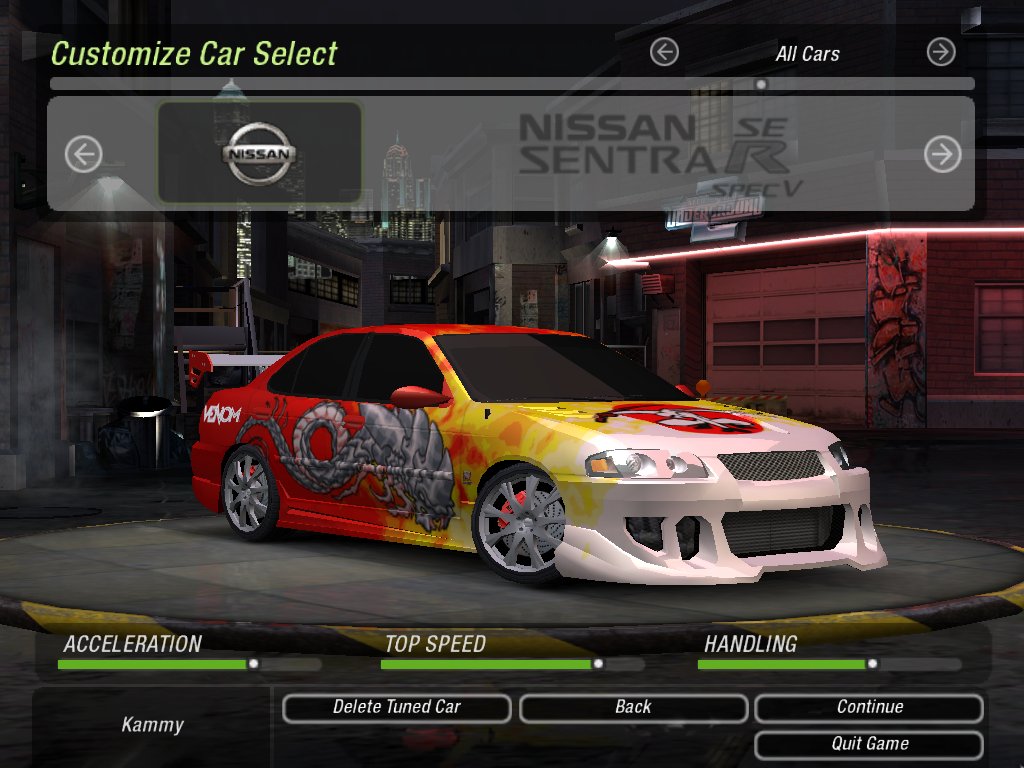Click the car list scrollbar handle
This screenshot has height=768, width=1024.
click(x=761, y=84)
